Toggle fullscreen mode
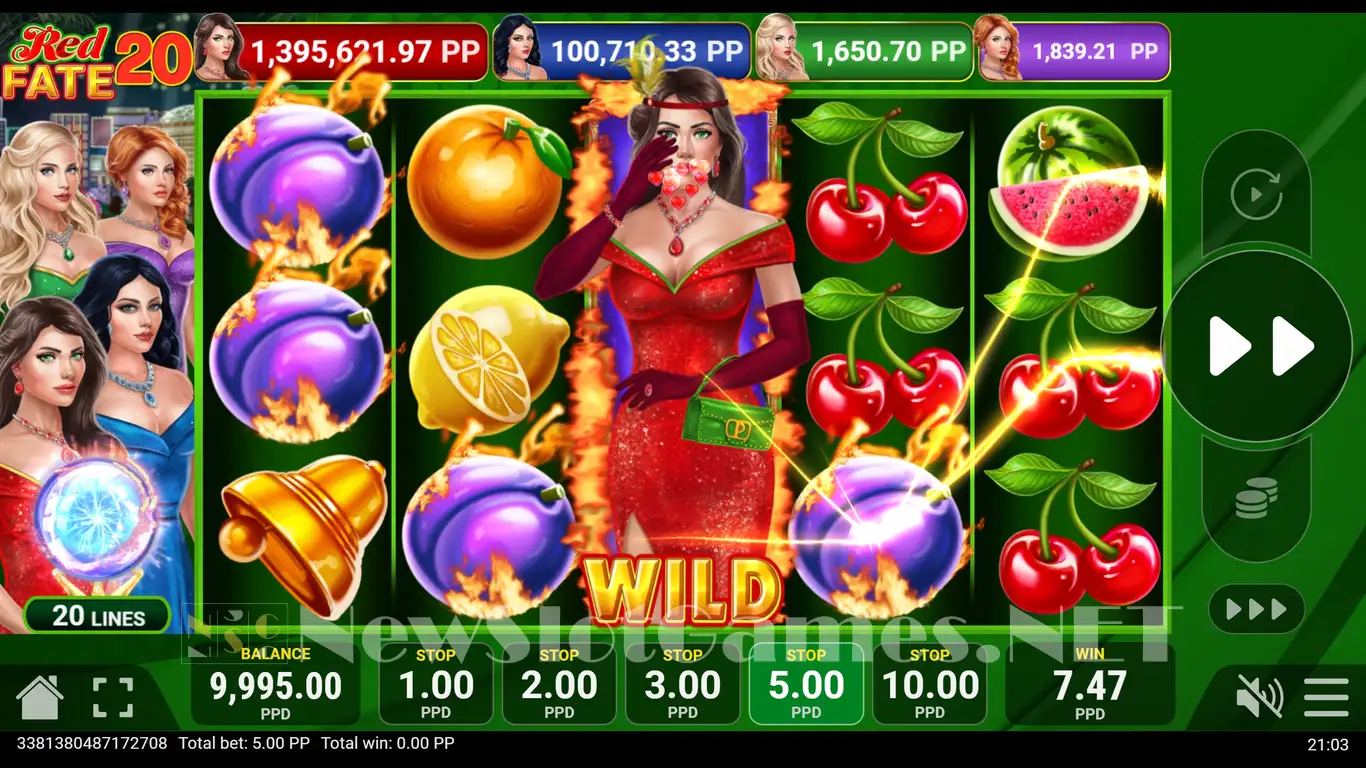Screen dimensions: 1366x768 [113, 697]
